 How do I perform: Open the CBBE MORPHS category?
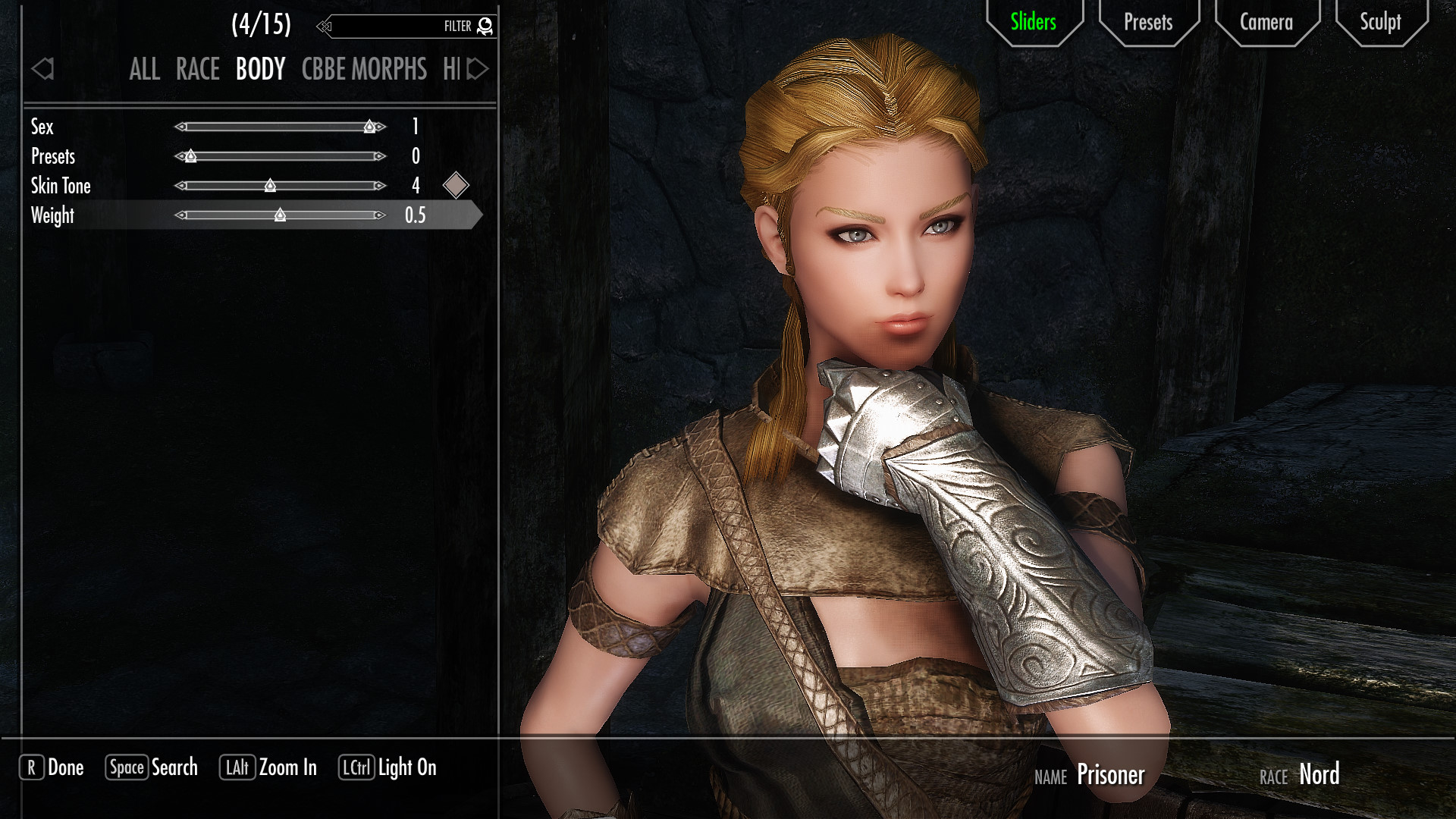[x=364, y=70]
